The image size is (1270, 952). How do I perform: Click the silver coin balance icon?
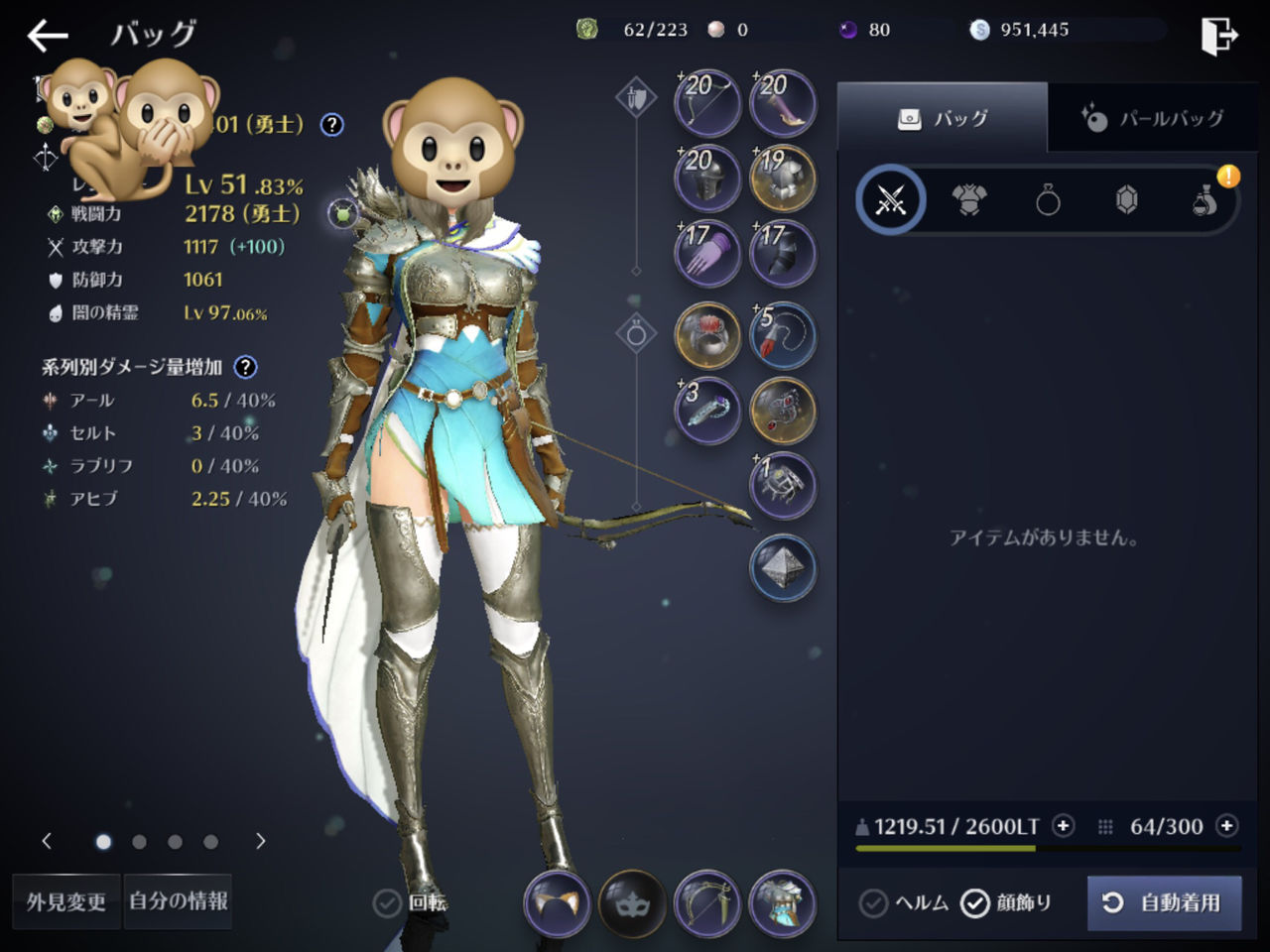tap(981, 30)
